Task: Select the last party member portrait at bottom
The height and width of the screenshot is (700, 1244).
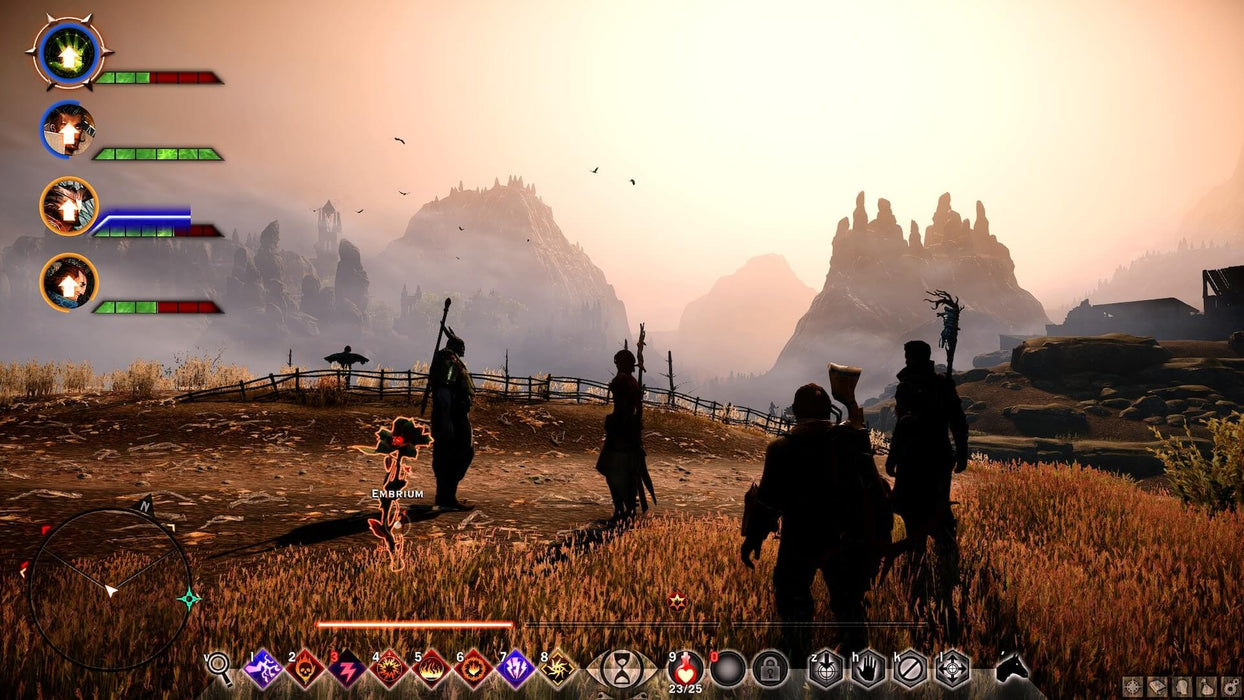Action: pos(68,282)
